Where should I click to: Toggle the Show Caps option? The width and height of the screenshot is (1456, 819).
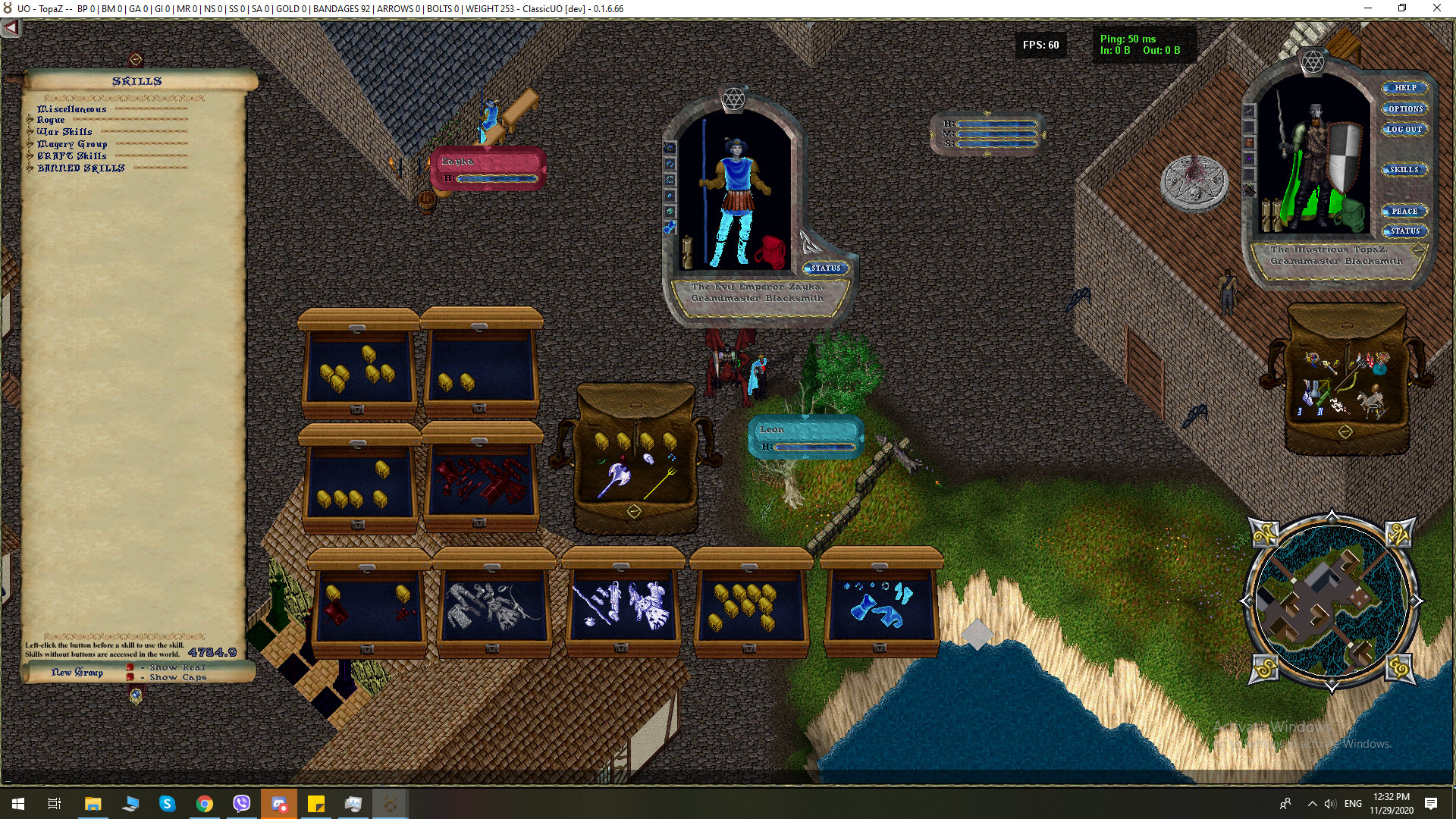coord(130,677)
